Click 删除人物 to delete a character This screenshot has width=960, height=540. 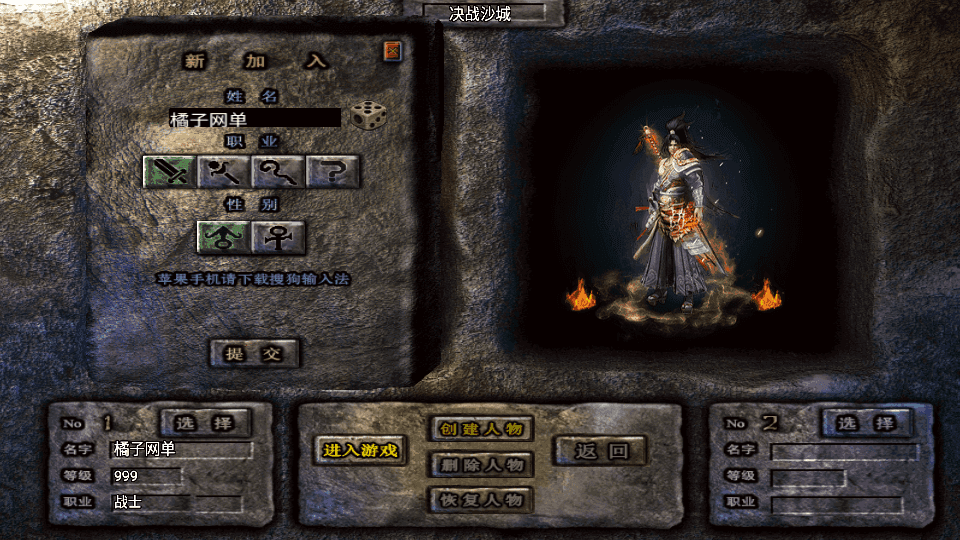[480, 465]
